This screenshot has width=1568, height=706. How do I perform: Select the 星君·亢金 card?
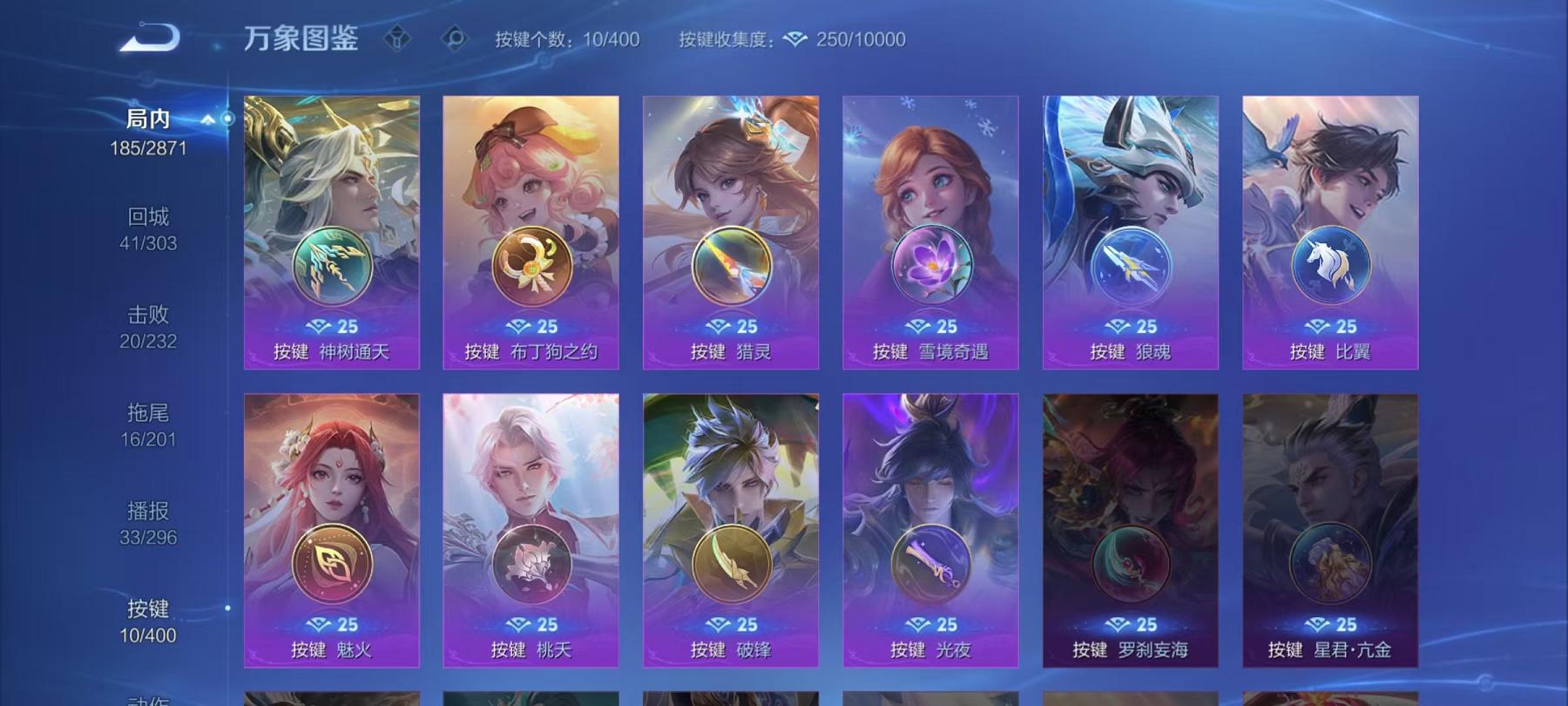coord(1331,523)
